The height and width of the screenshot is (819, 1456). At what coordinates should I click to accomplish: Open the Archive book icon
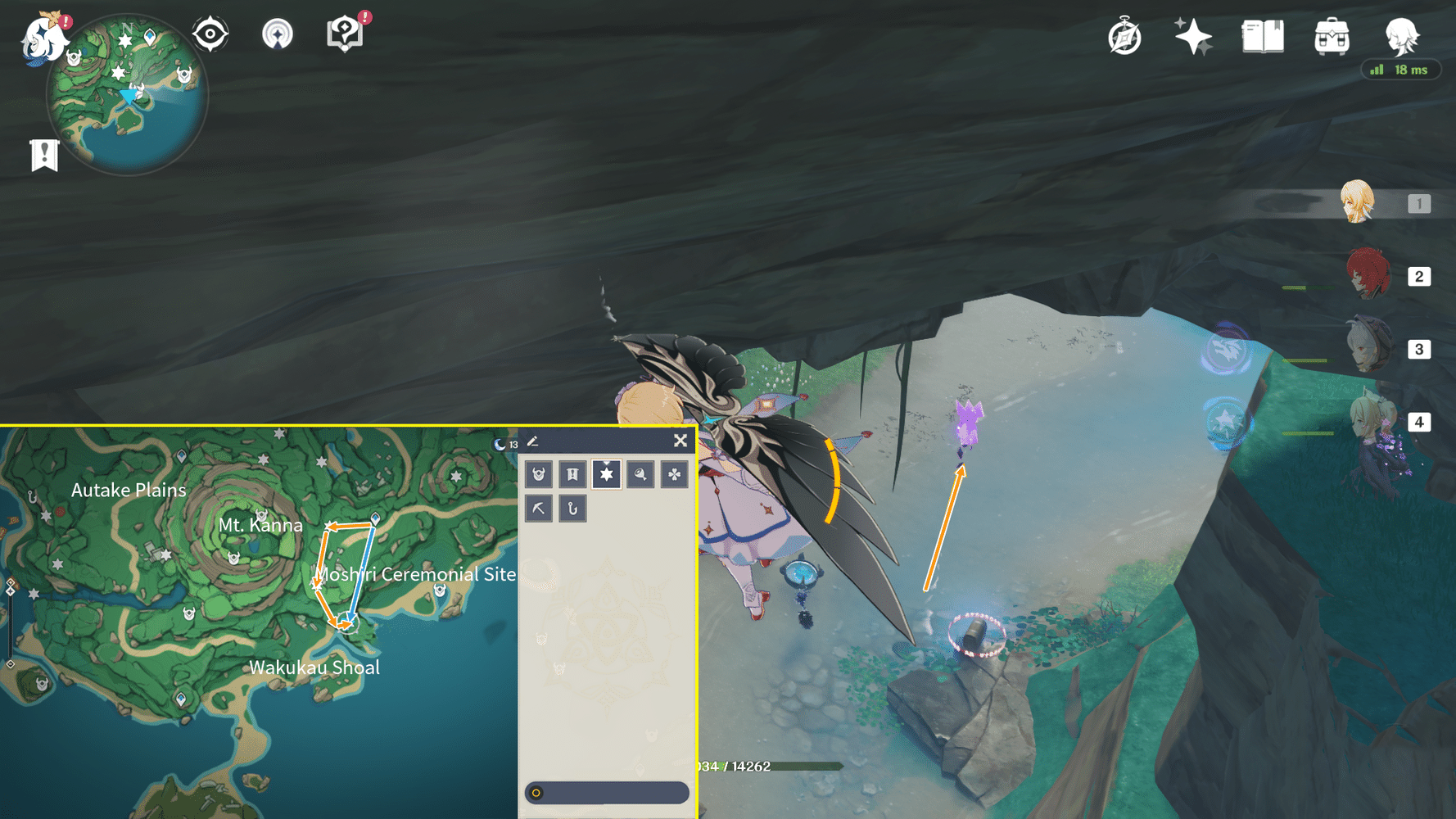[1263, 36]
